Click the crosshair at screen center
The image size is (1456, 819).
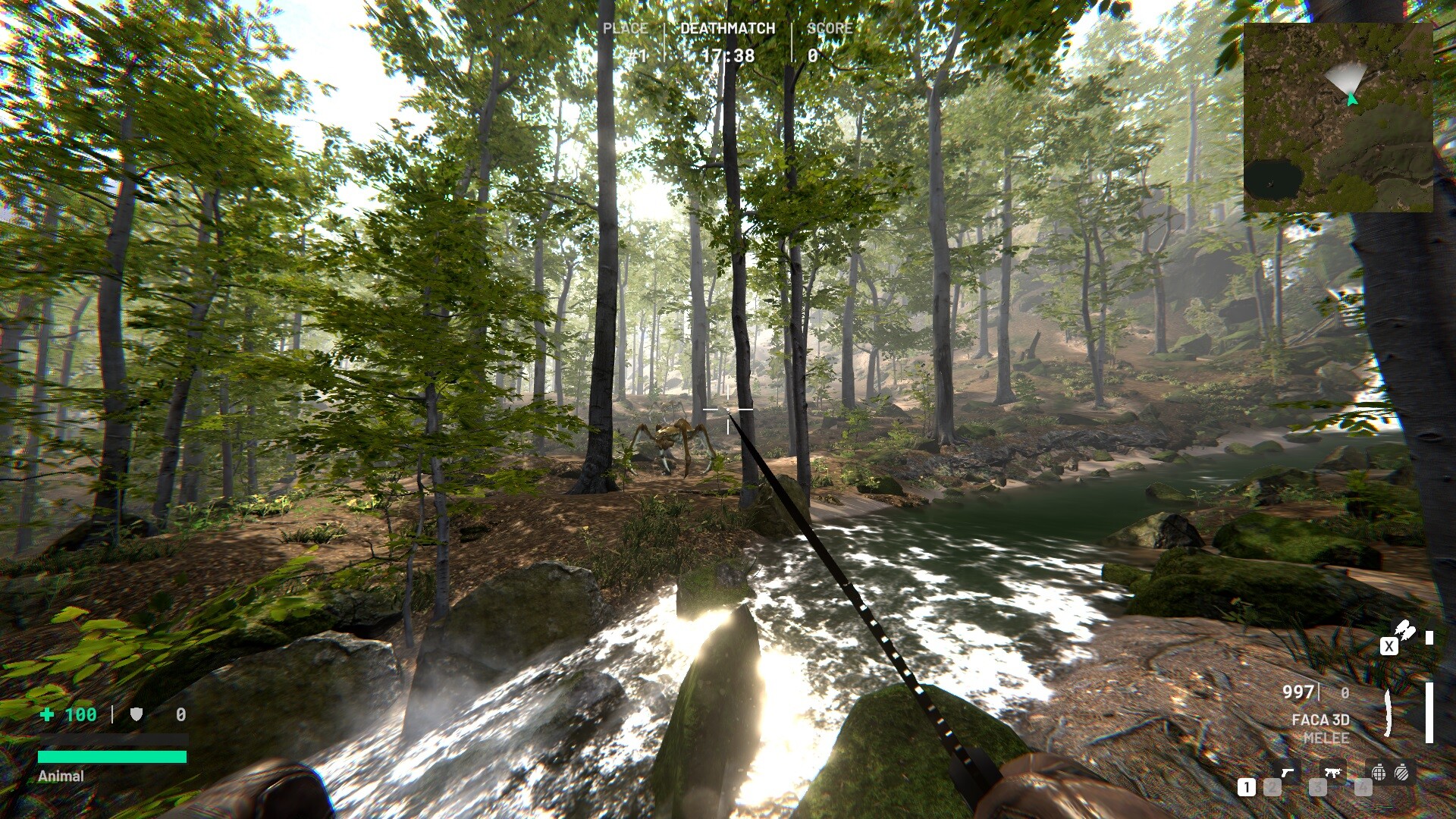728,409
